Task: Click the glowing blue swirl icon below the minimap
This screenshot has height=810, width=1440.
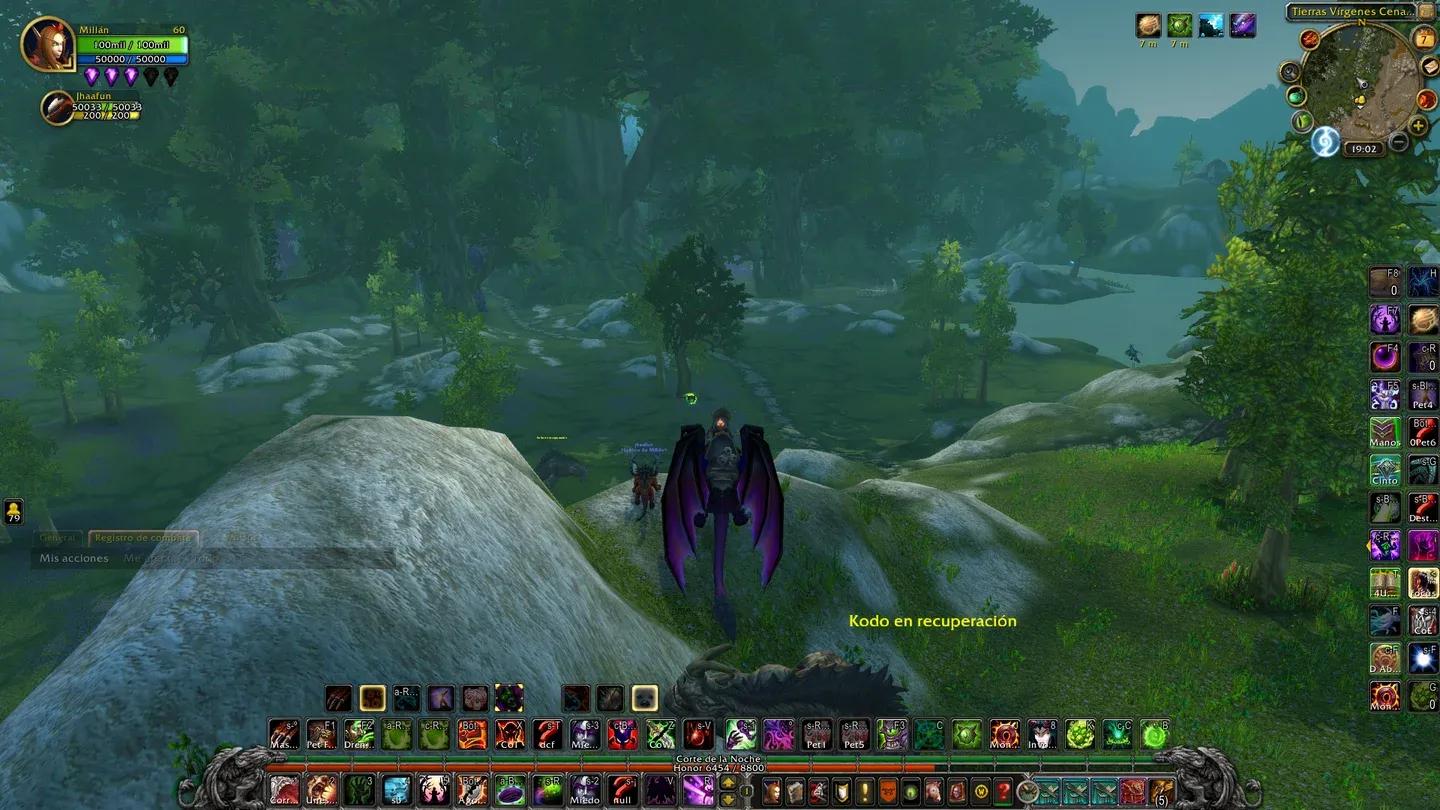Action: click(1324, 141)
